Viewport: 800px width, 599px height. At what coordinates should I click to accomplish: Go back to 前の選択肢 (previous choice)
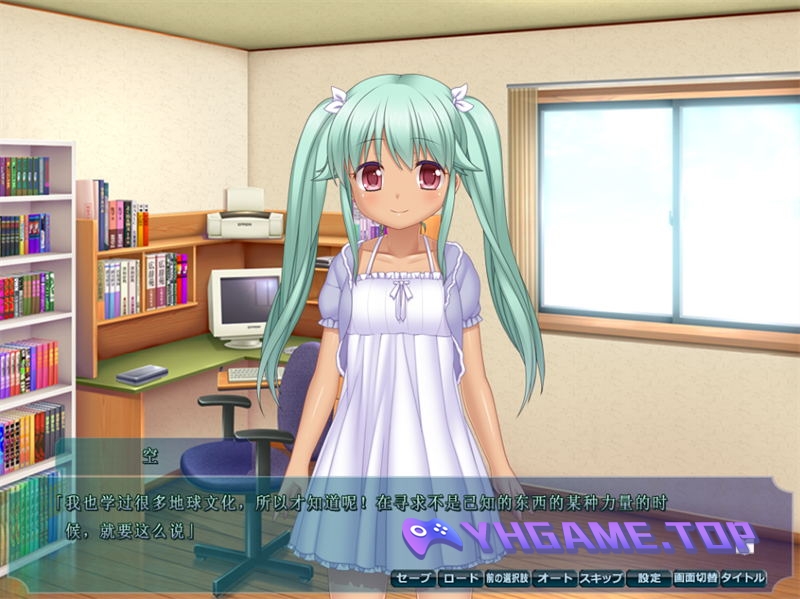tap(506, 578)
